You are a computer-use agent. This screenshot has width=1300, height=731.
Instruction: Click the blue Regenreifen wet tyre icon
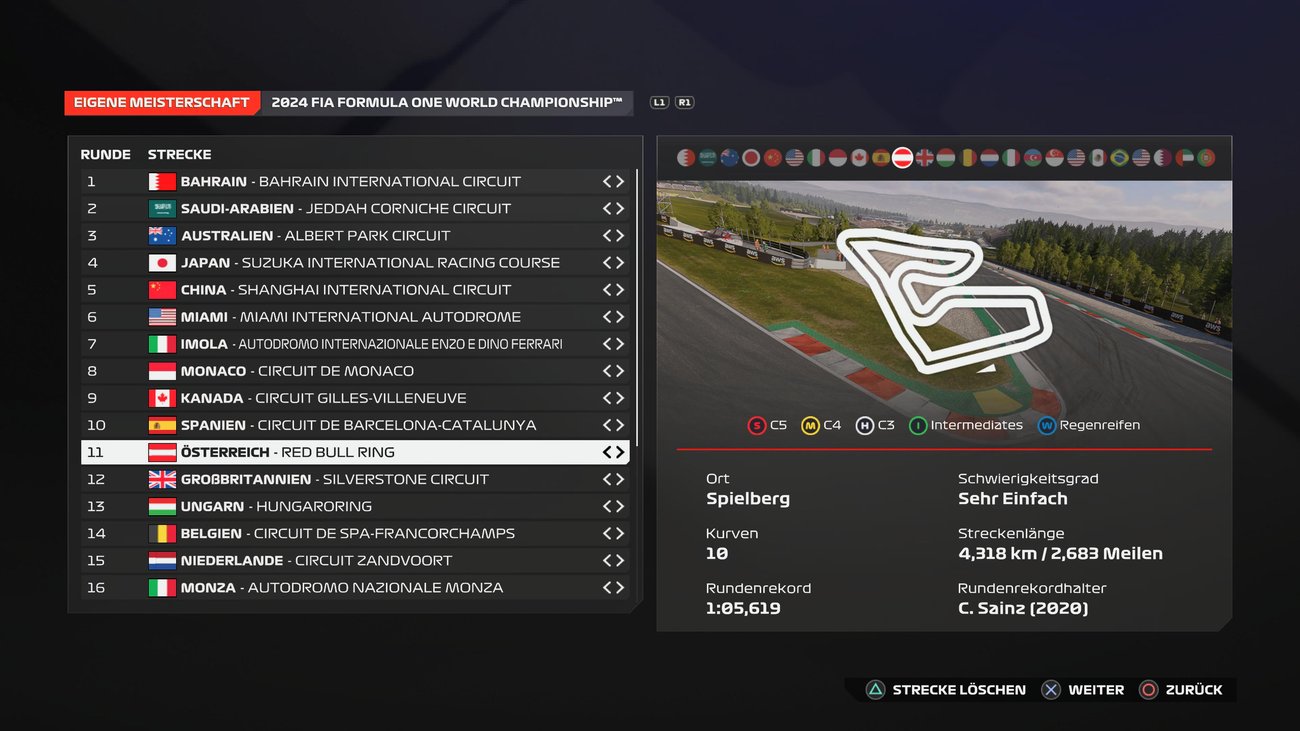[1046, 425]
